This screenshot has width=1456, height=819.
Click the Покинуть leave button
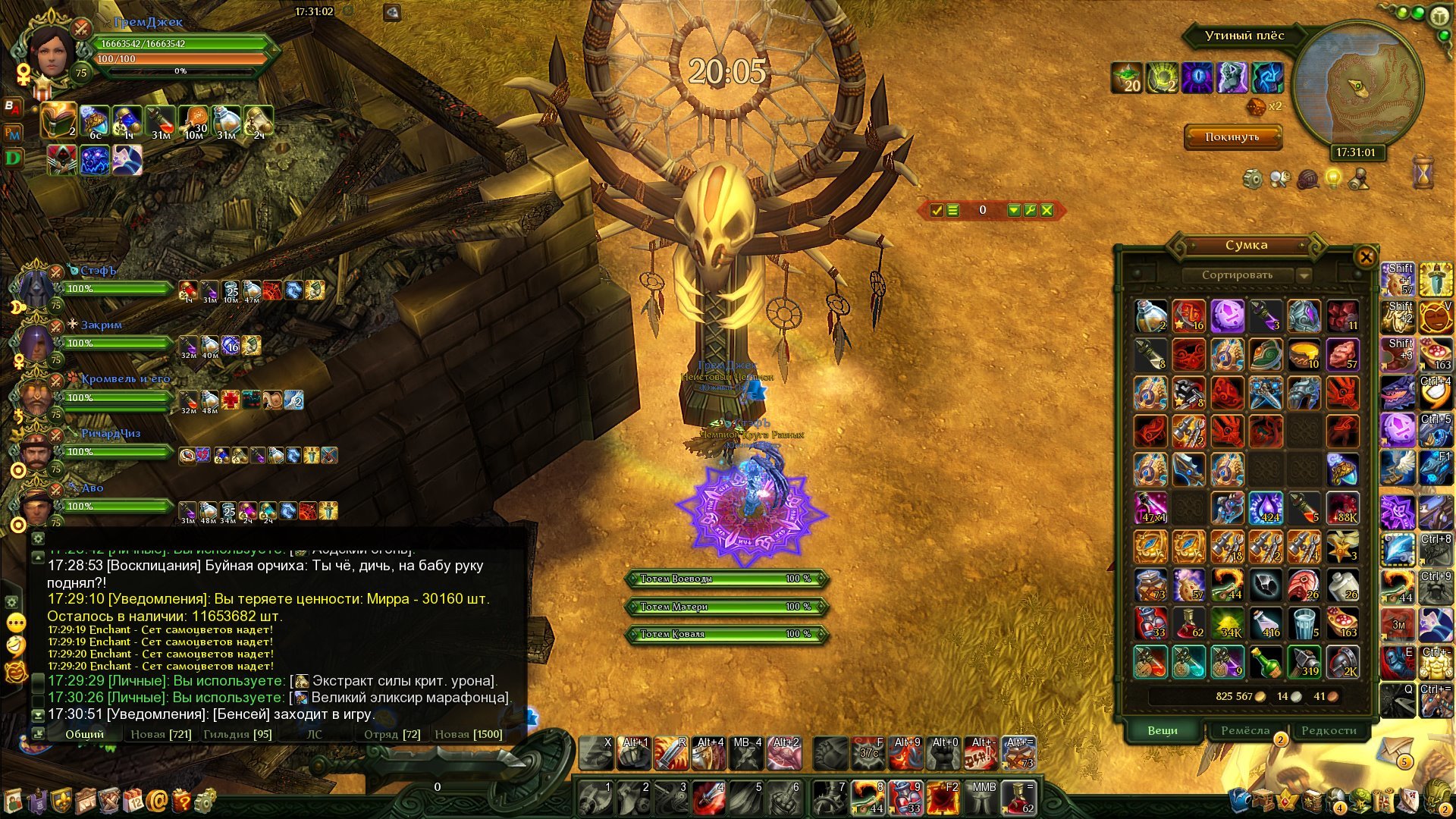(1232, 137)
